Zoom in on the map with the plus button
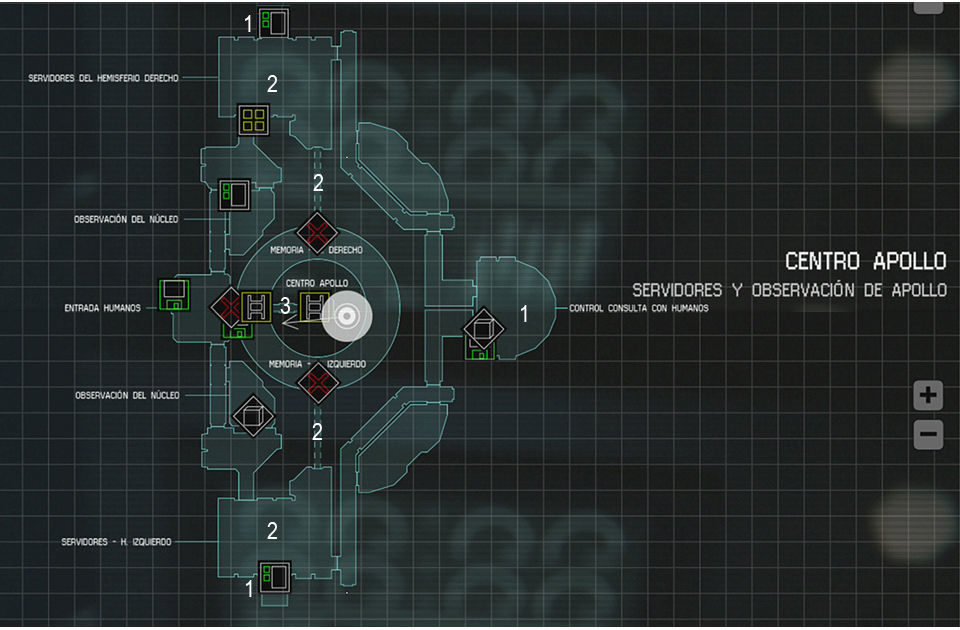The width and height of the screenshot is (960, 630). 928,396
